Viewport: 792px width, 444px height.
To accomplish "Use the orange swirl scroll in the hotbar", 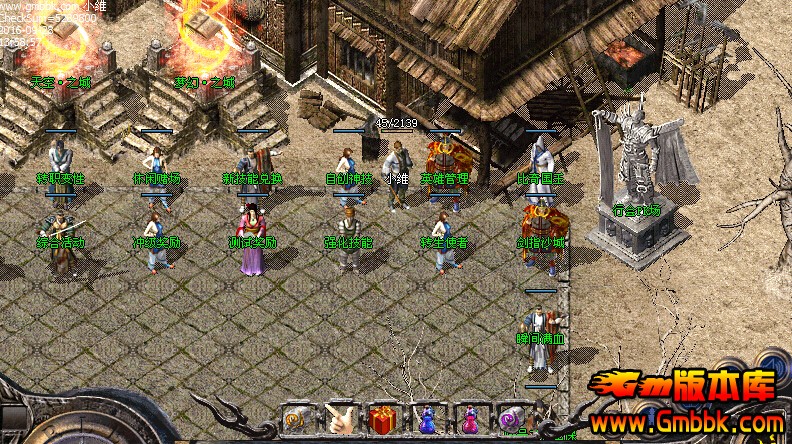I will (297, 419).
